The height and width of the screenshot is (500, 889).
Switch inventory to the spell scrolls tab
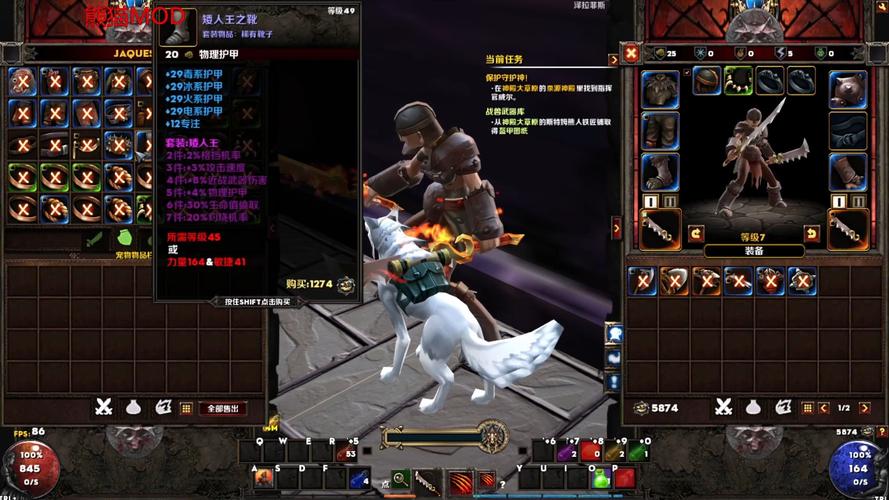[783, 407]
